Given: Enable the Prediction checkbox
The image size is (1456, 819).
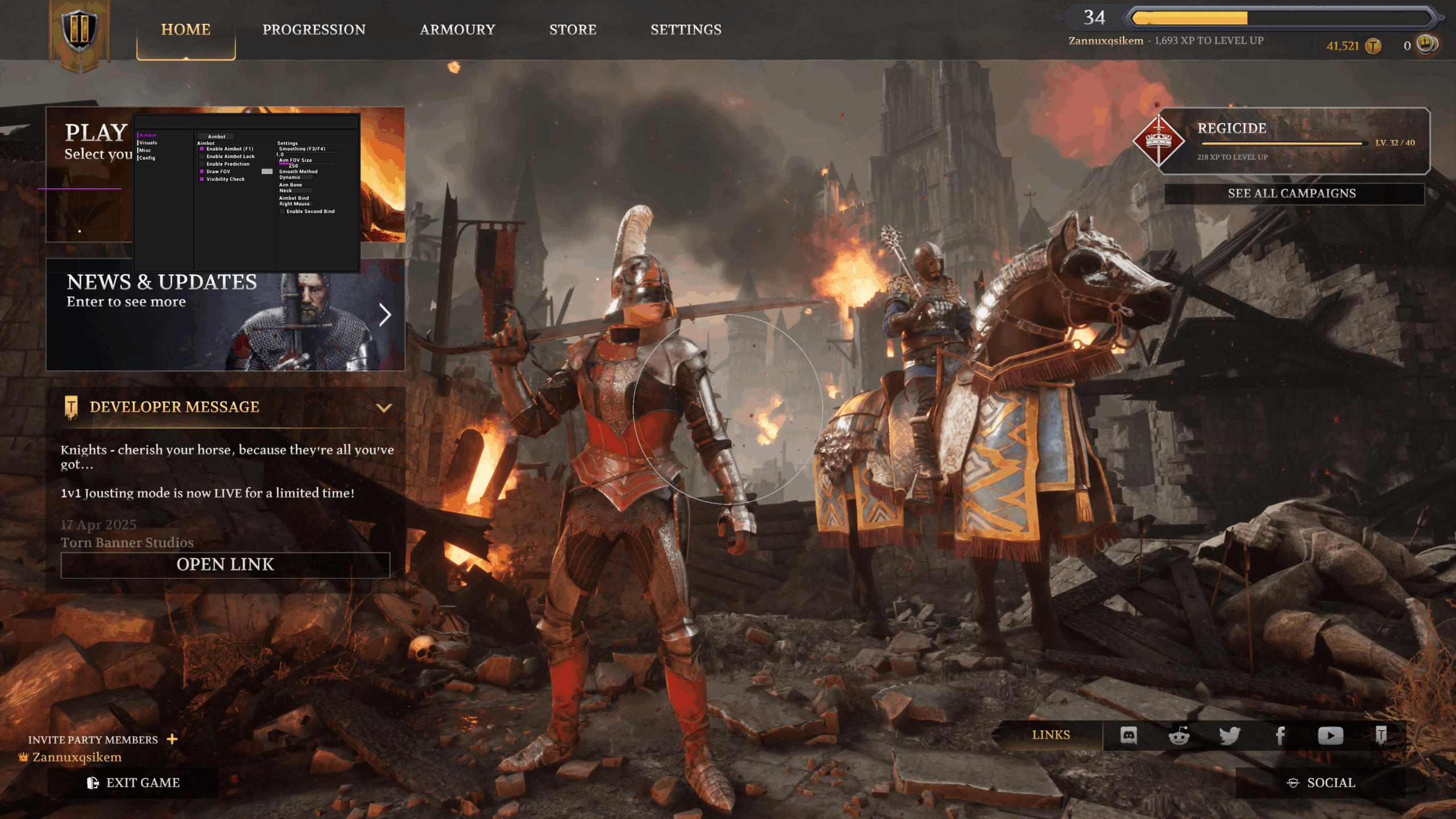Looking at the screenshot, I should (202, 164).
